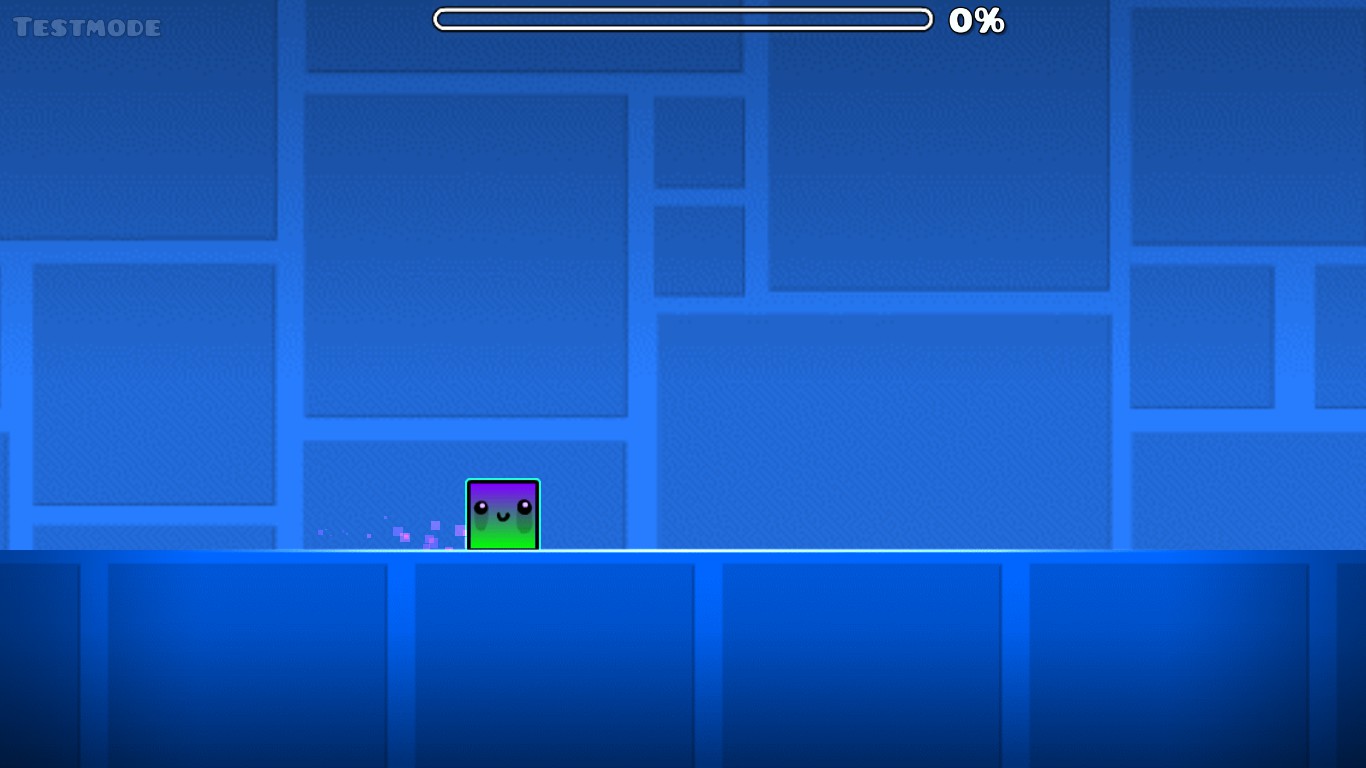This screenshot has width=1366, height=768.
Task: Click the 0% percentage text
Action: (x=976, y=20)
